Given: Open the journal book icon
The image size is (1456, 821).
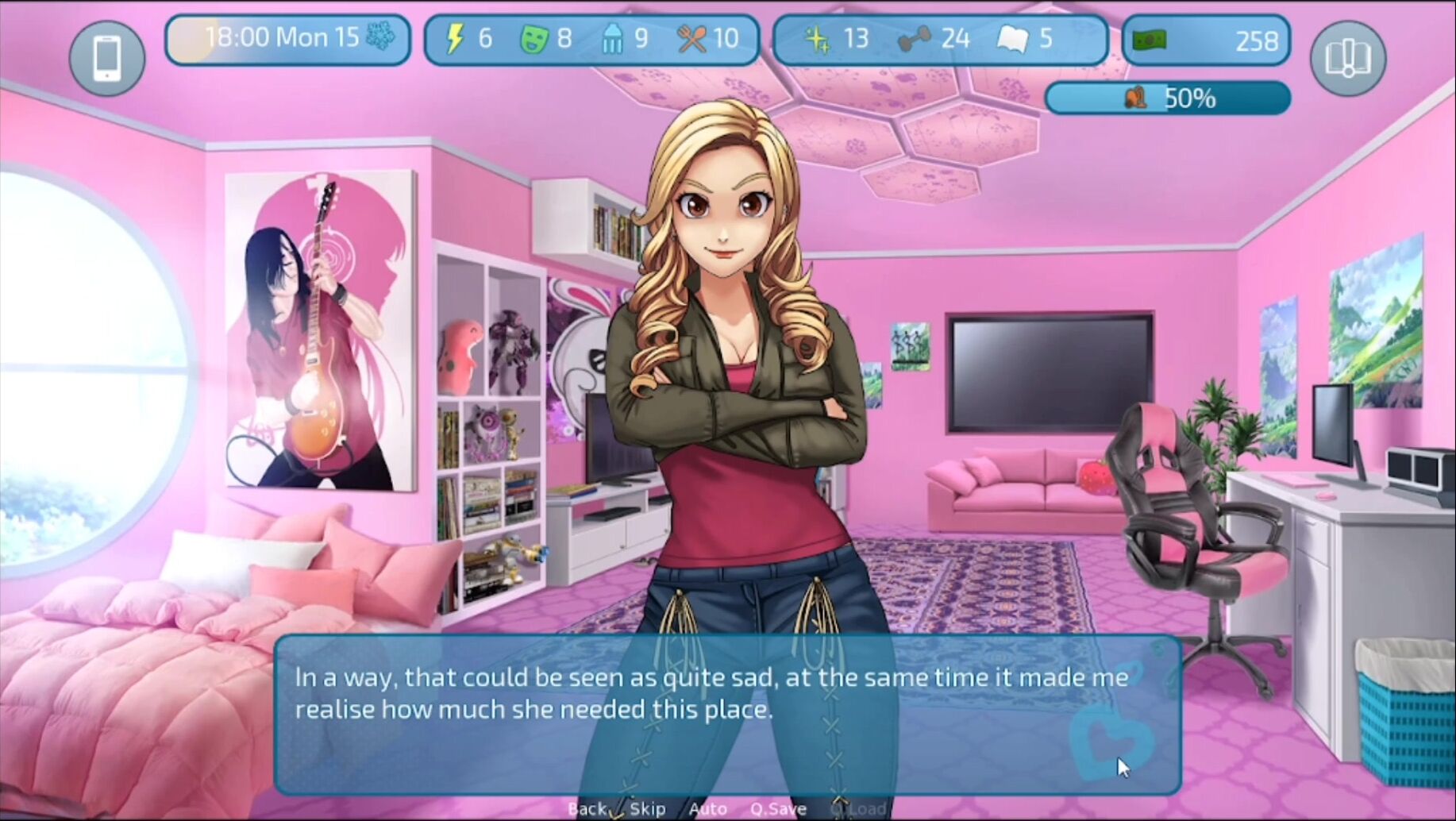Looking at the screenshot, I should 1347,59.
